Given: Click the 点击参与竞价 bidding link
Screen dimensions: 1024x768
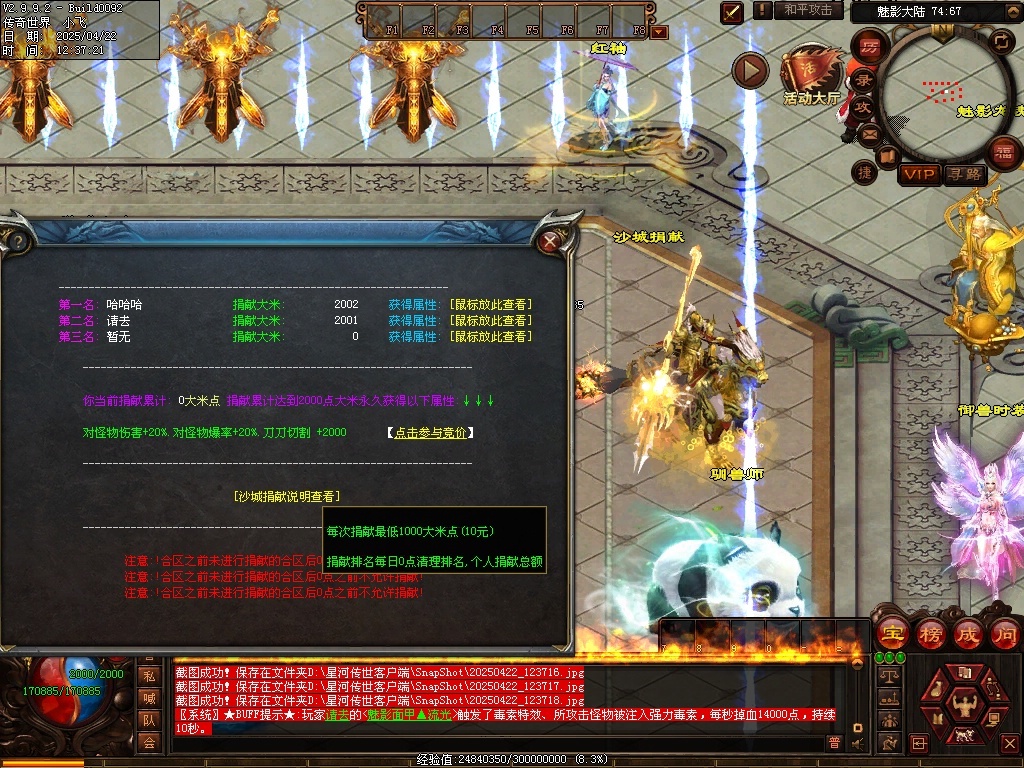Looking at the screenshot, I should click(429, 432).
